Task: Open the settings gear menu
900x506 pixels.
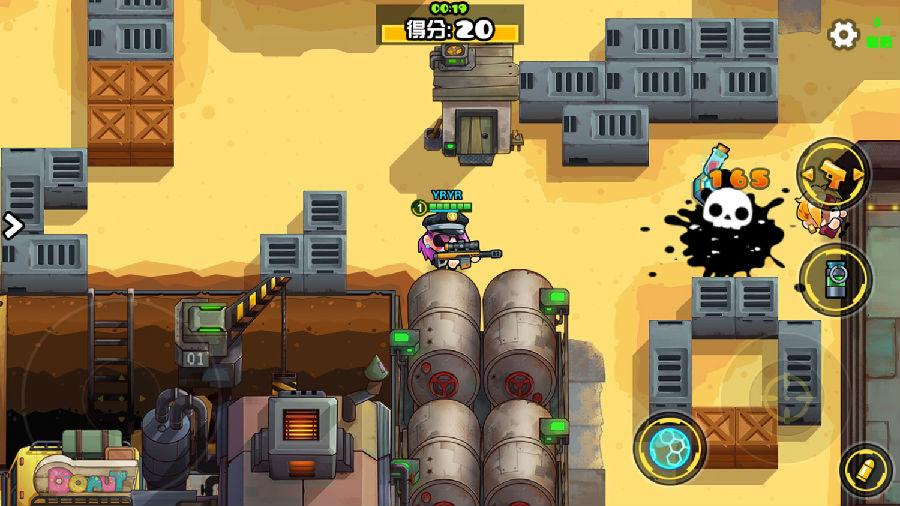Action: [844, 35]
